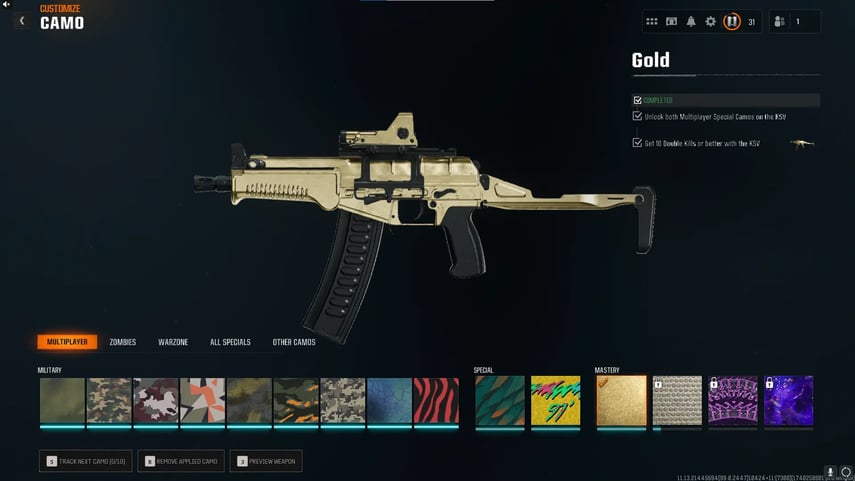Choose the locked dark purple galaxy camo
855x481 pixels.
789,400
